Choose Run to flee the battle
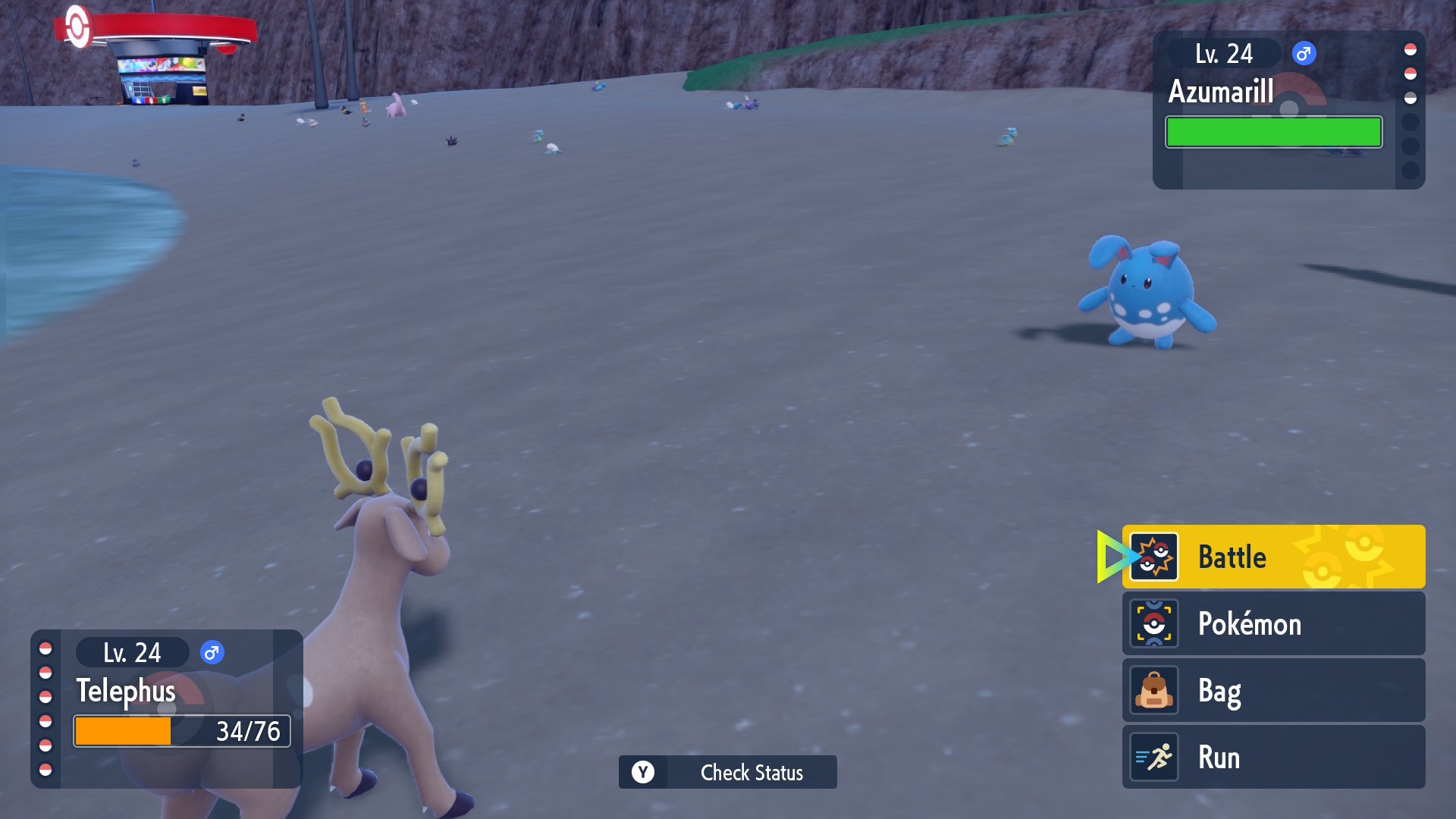The image size is (1456, 819). (x=1272, y=757)
